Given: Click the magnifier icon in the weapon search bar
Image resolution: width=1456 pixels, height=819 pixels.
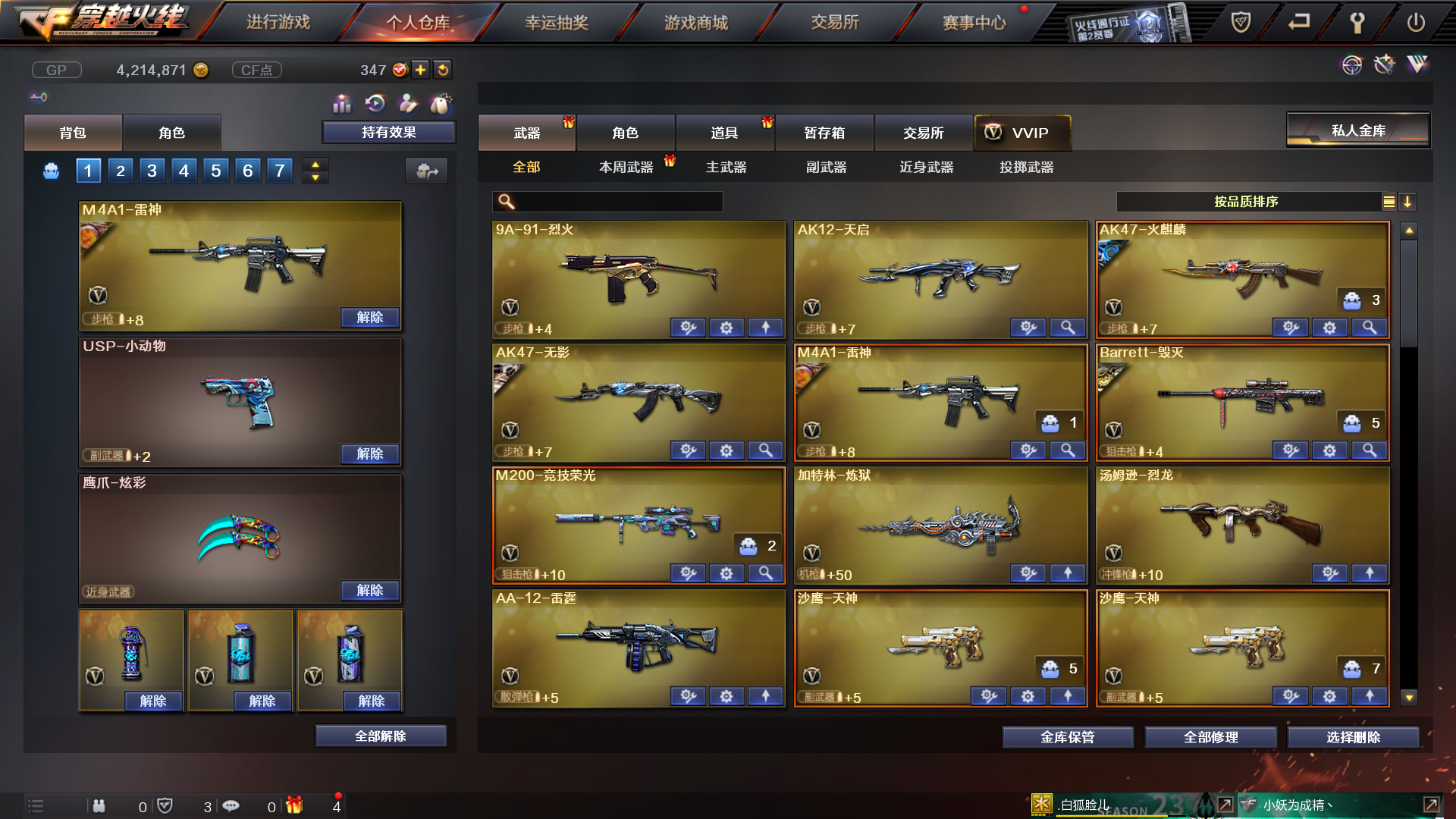Looking at the screenshot, I should click(x=504, y=202).
